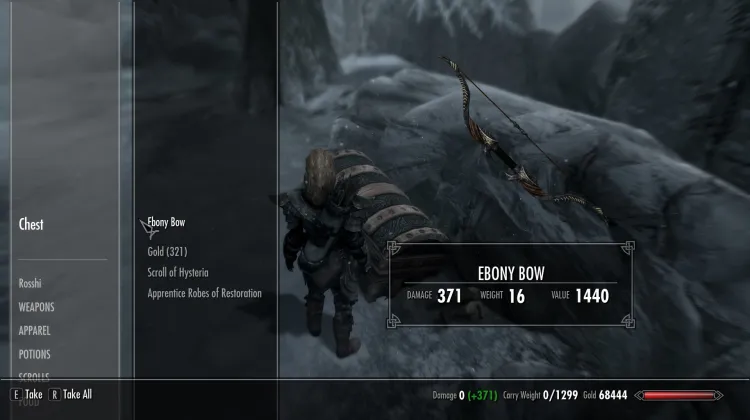Open the APPAREL category
750x420 pixels.
click(34, 330)
